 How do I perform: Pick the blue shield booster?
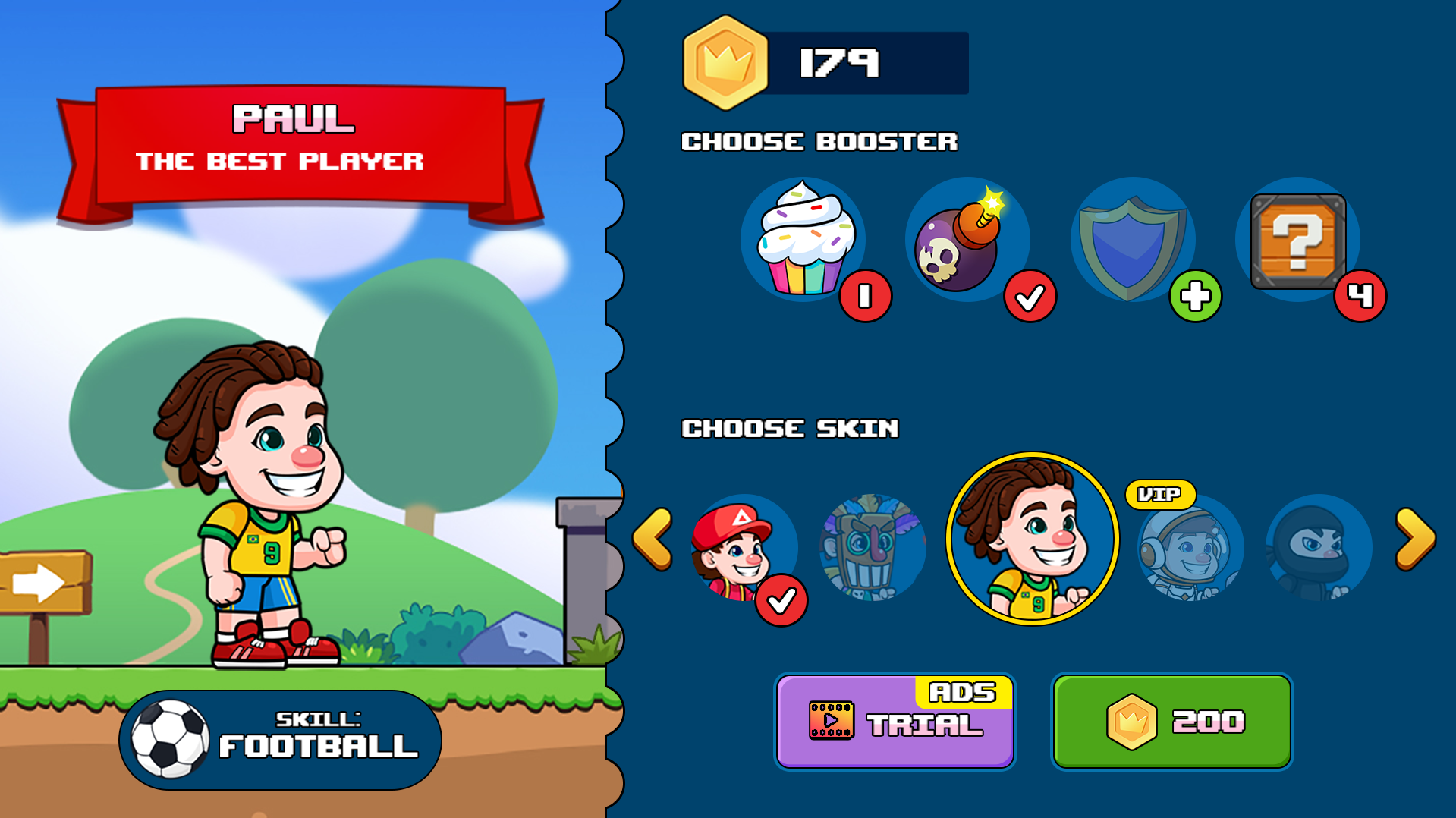click(1131, 239)
